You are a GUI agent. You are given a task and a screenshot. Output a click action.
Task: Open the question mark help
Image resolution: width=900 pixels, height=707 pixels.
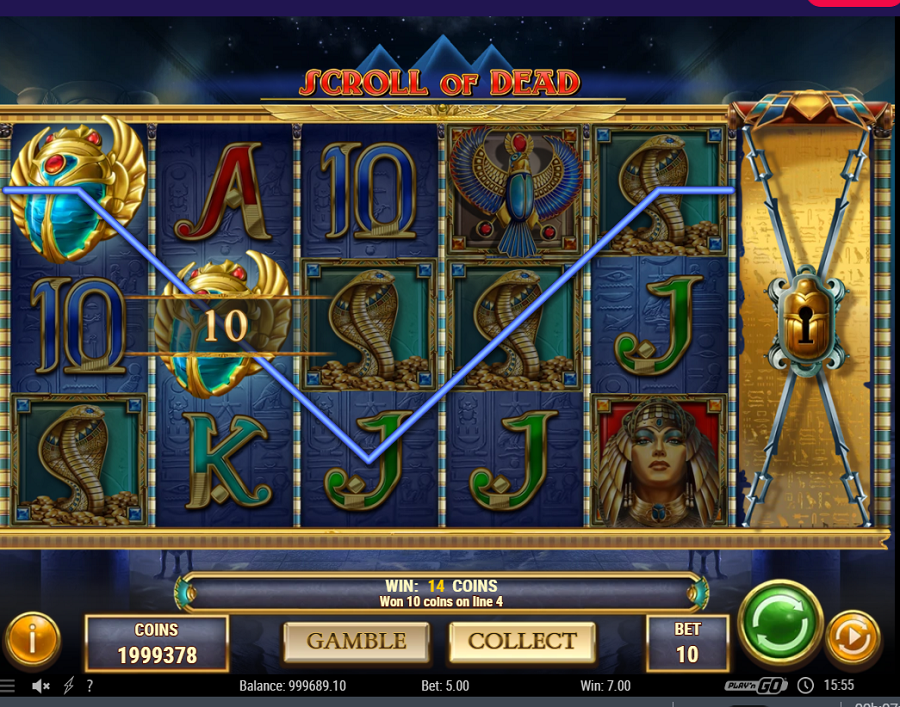(90, 686)
